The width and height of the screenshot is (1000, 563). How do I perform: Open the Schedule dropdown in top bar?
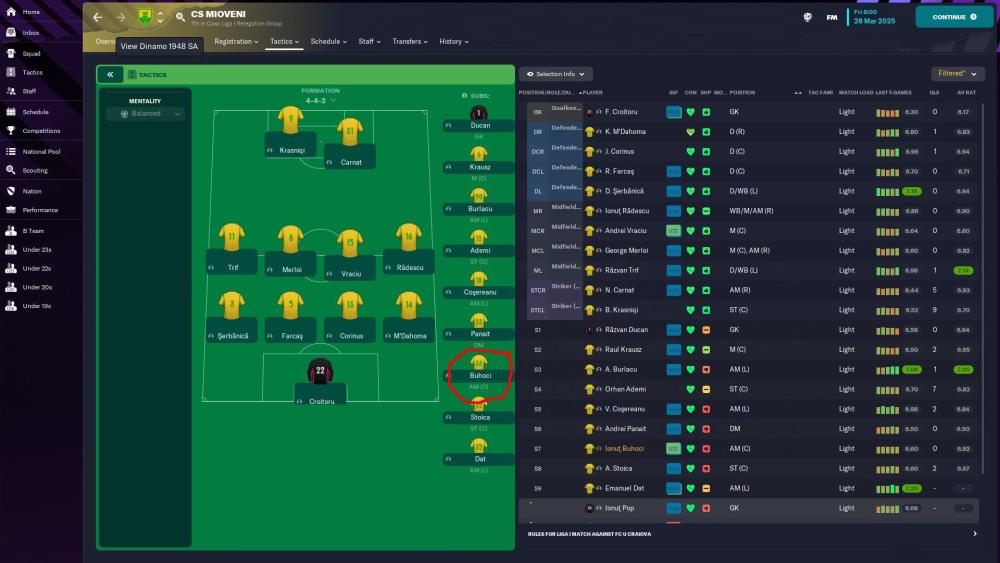(x=328, y=42)
